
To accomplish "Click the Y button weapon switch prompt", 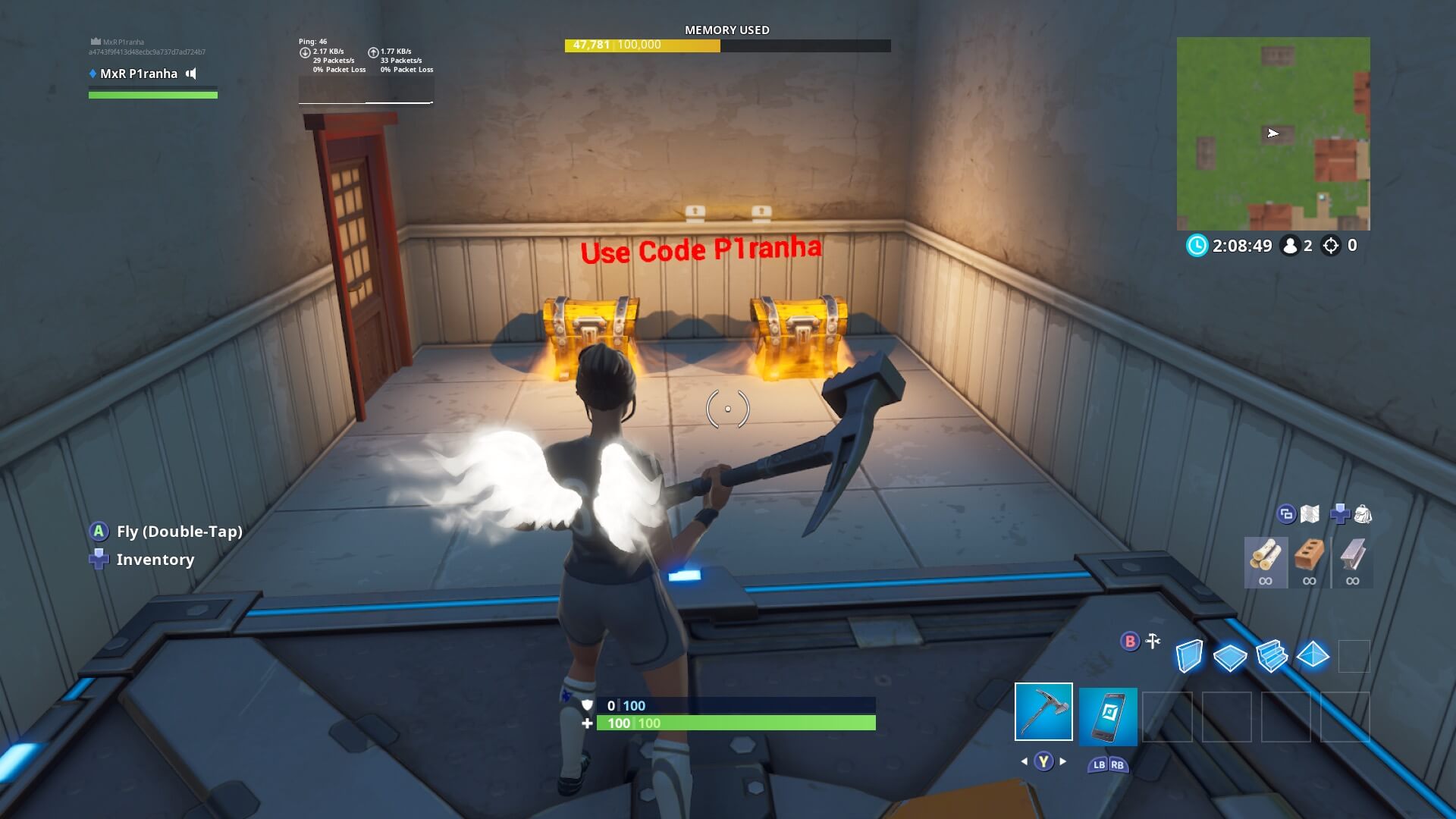I will 1044,761.
